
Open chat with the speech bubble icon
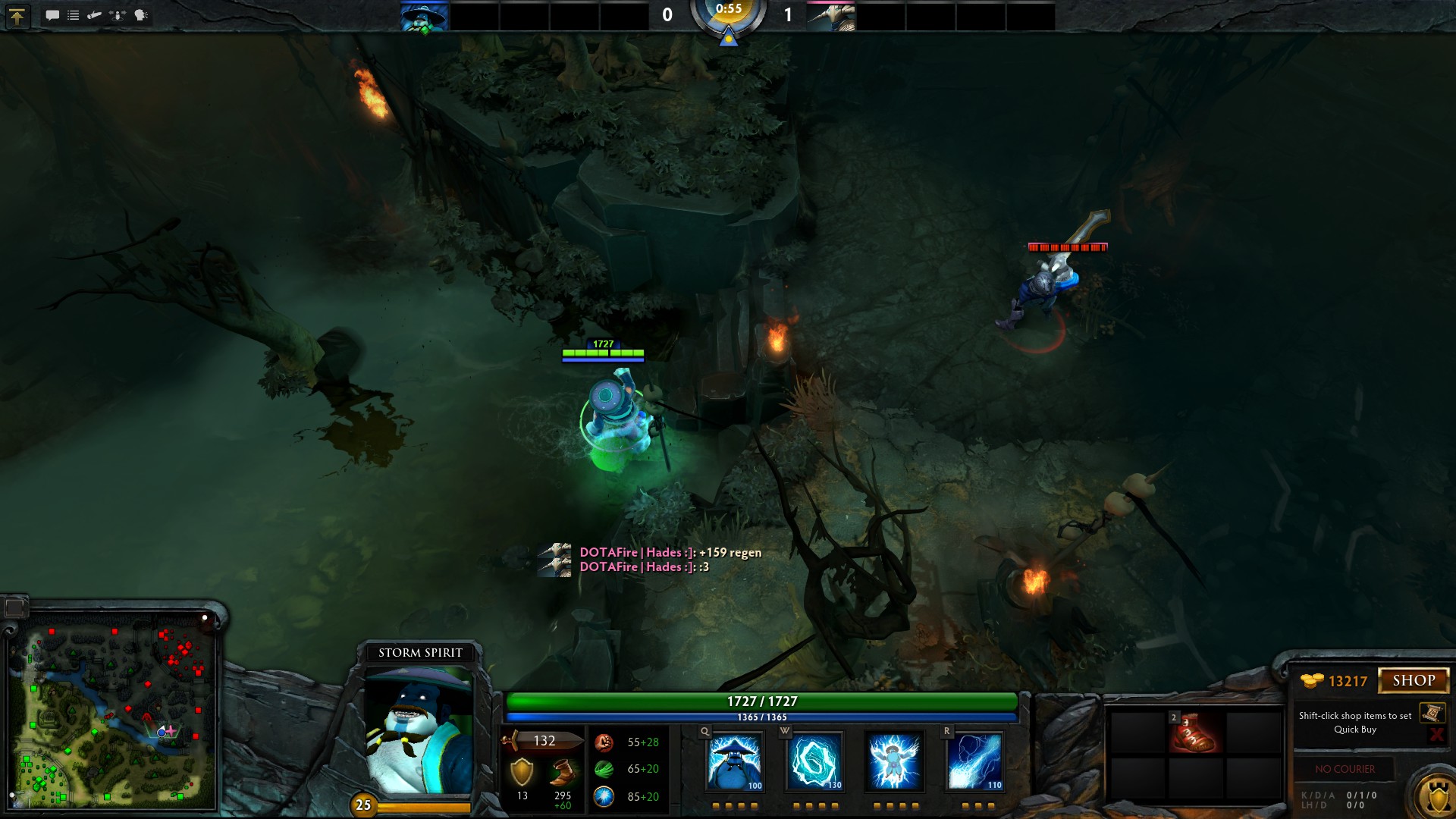[52, 14]
